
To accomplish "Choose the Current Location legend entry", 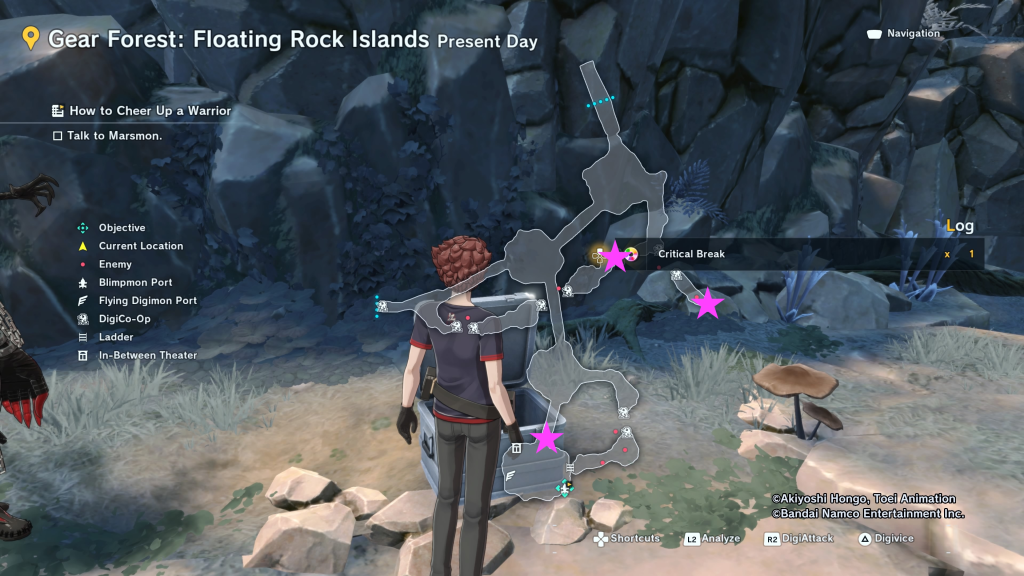I will tap(141, 246).
